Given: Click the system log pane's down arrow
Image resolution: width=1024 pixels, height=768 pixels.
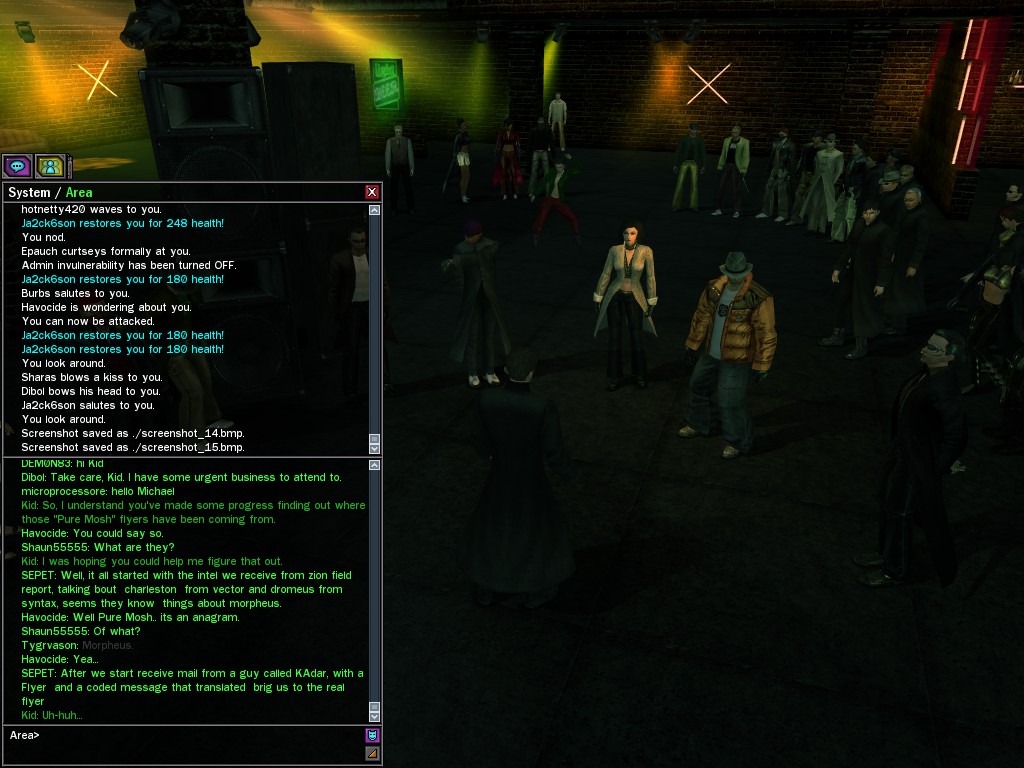Looking at the screenshot, I should [x=375, y=448].
